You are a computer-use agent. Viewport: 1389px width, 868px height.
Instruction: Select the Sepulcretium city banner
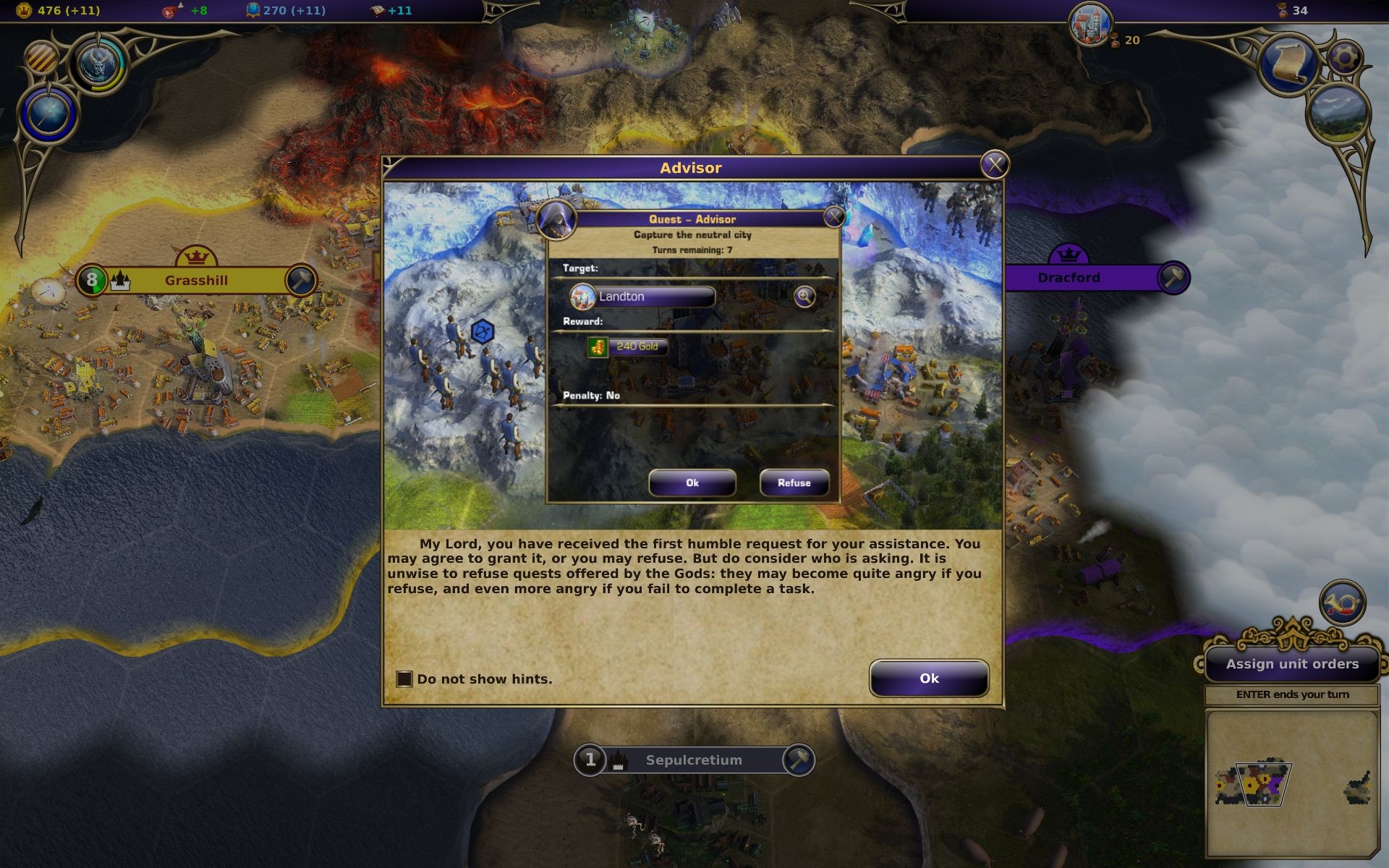[x=693, y=760]
